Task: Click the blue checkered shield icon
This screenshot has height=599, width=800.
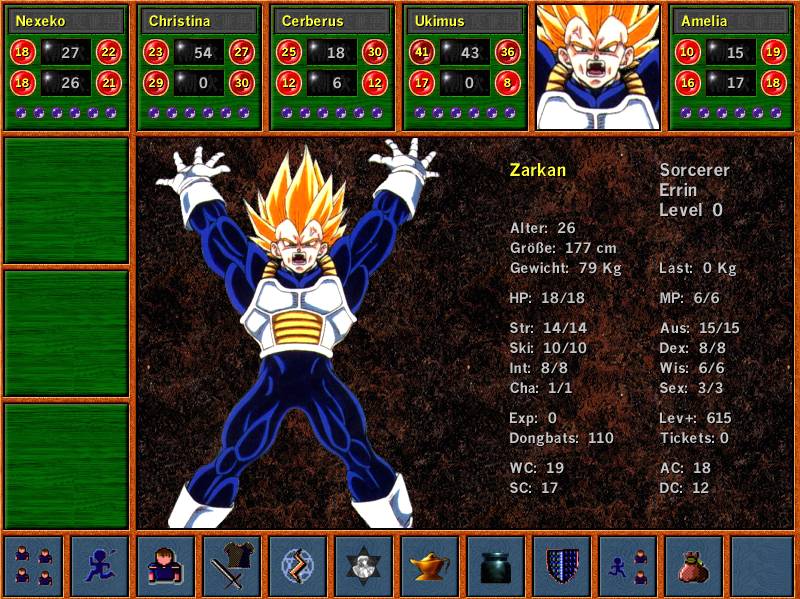Action: click(562, 565)
